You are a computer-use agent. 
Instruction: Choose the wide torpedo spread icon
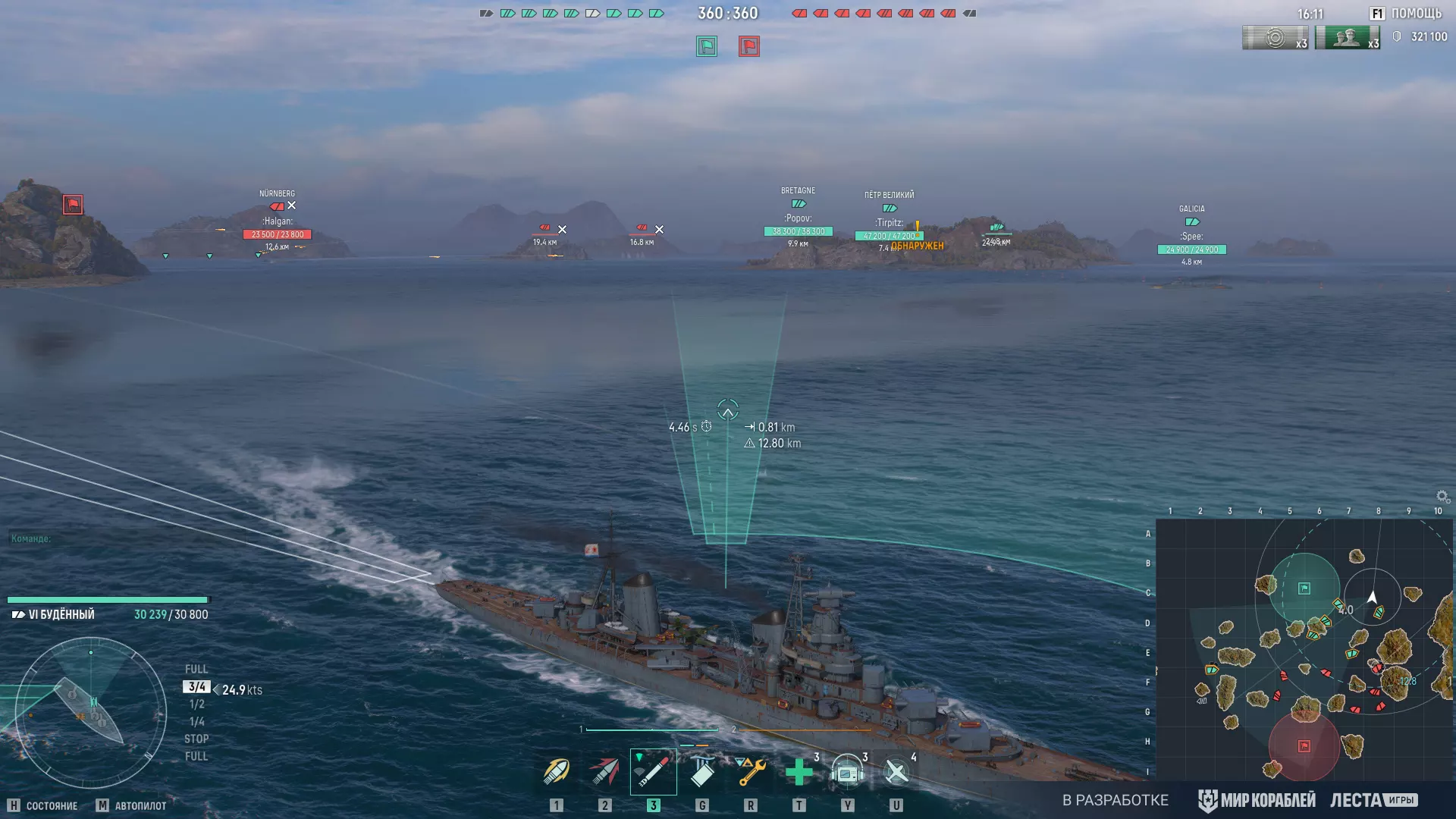tap(702, 772)
